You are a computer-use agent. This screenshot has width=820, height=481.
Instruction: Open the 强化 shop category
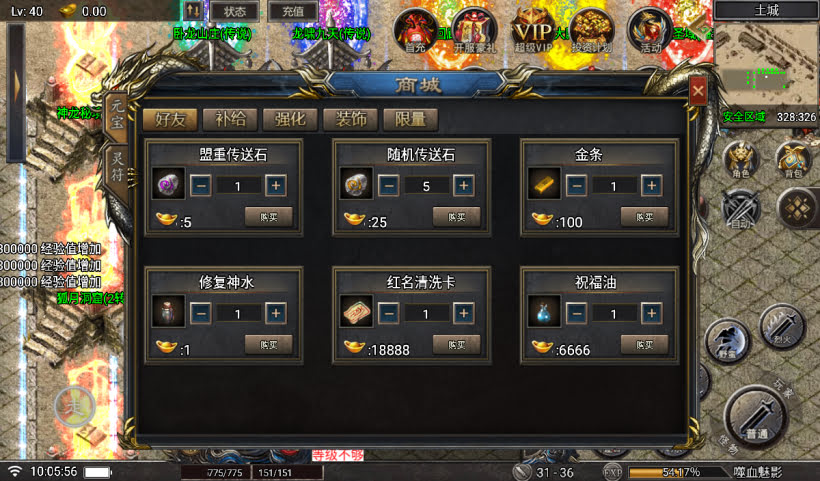(x=290, y=119)
